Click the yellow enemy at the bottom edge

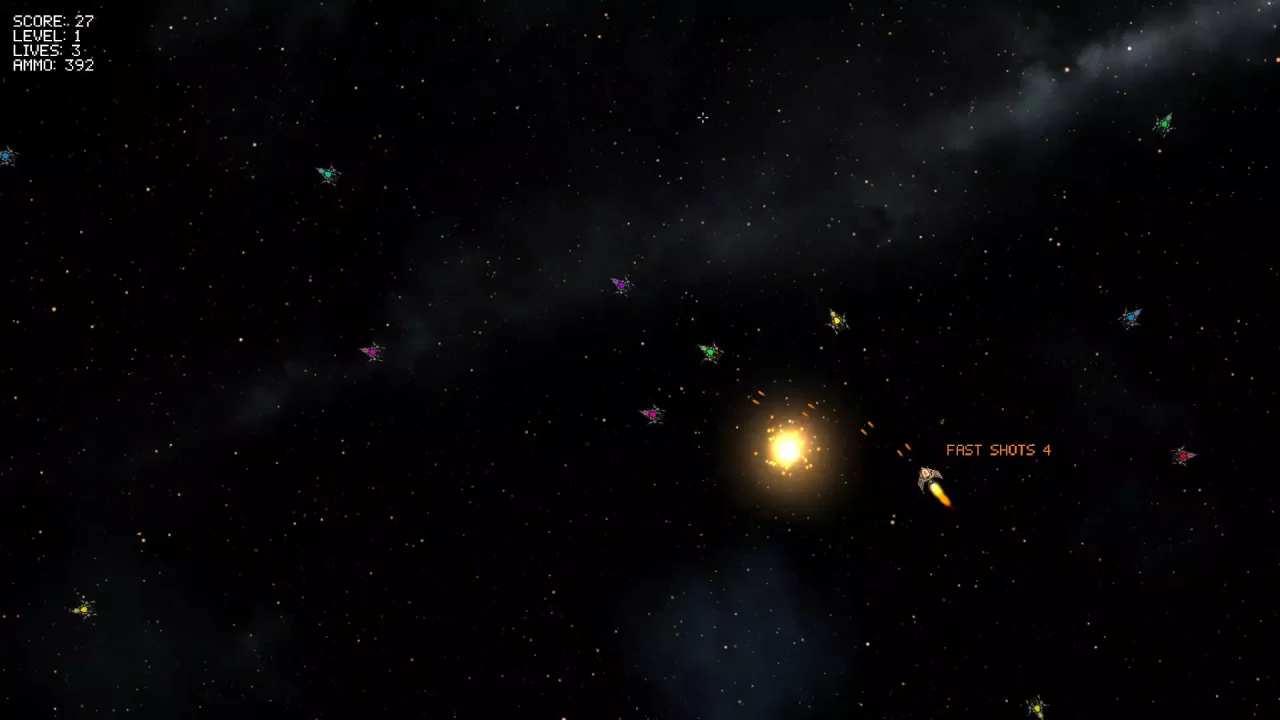(1036, 706)
